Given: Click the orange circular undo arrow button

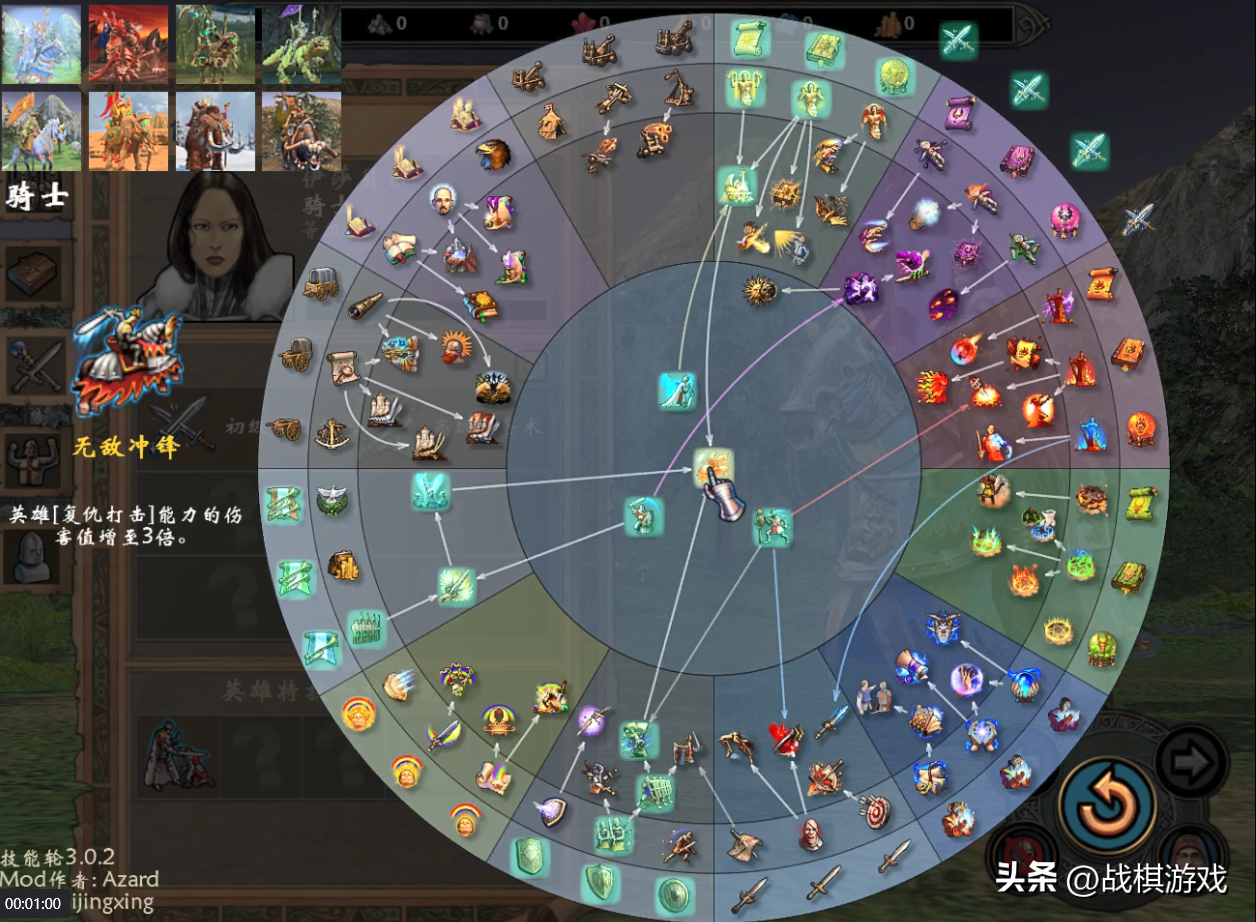Looking at the screenshot, I should tap(1107, 805).
